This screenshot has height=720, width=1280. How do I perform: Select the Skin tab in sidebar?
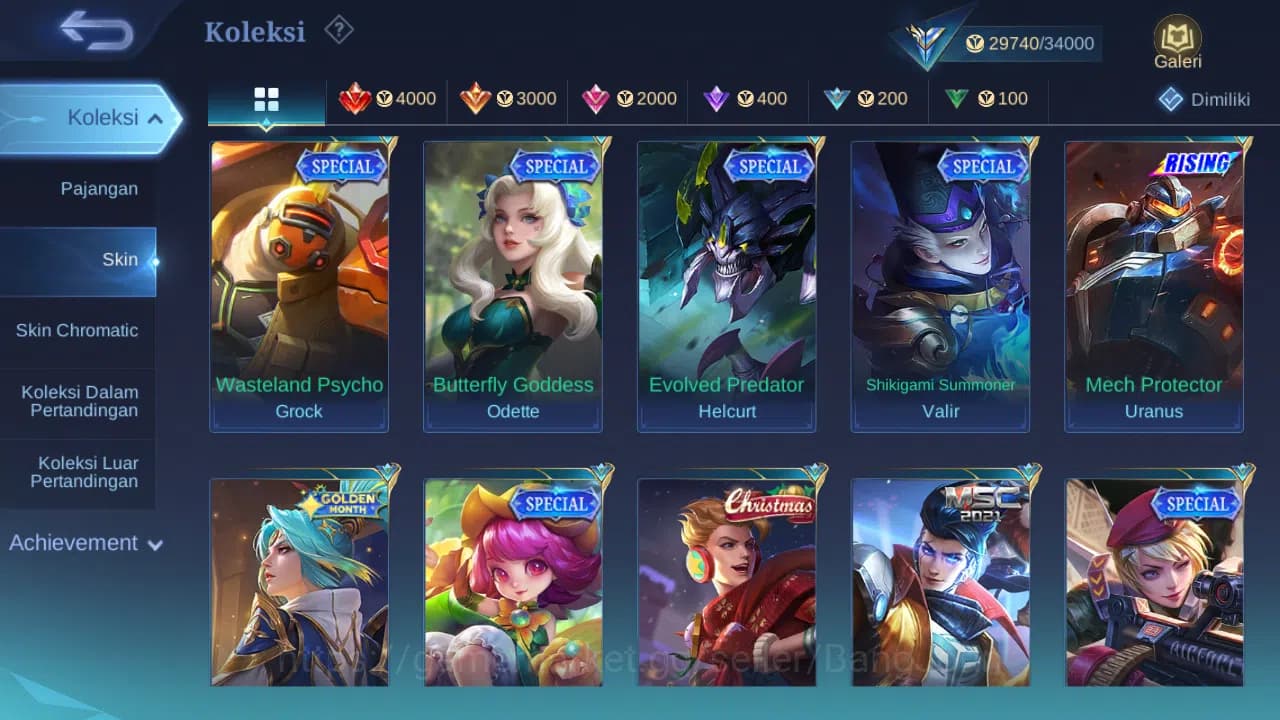click(120, 259)
